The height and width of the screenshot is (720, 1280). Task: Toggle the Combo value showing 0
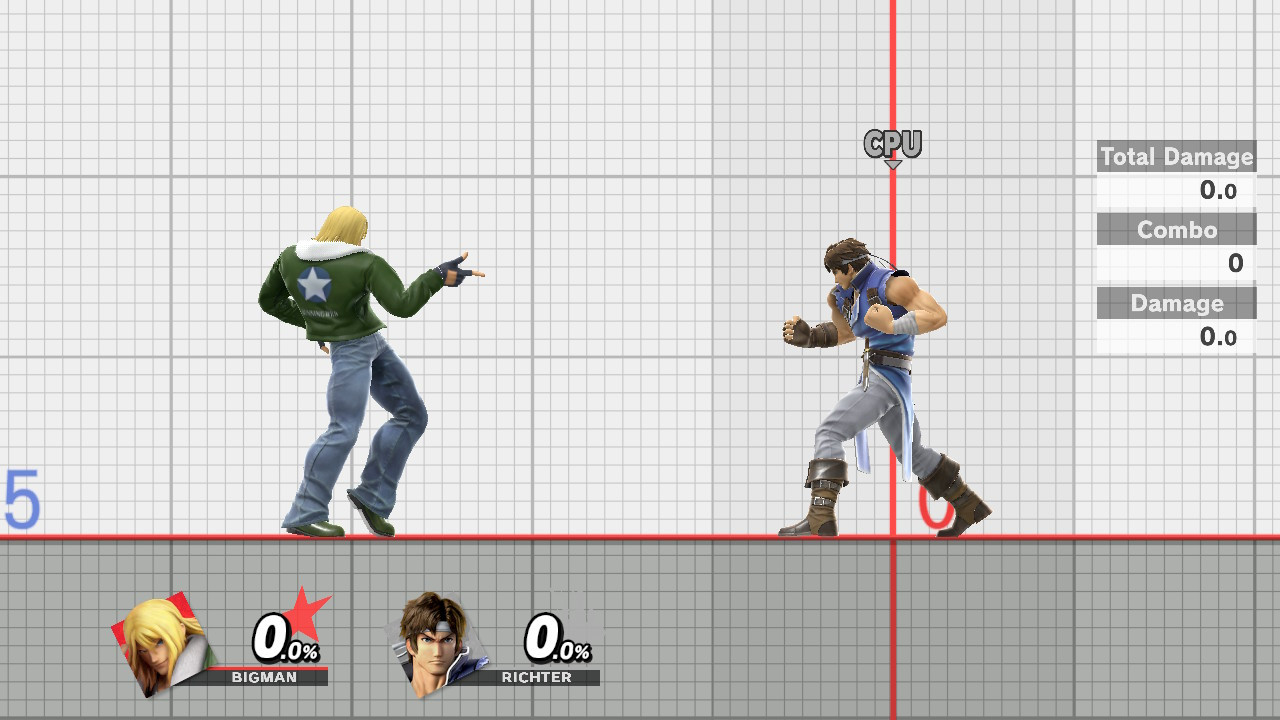point(1234,264)
